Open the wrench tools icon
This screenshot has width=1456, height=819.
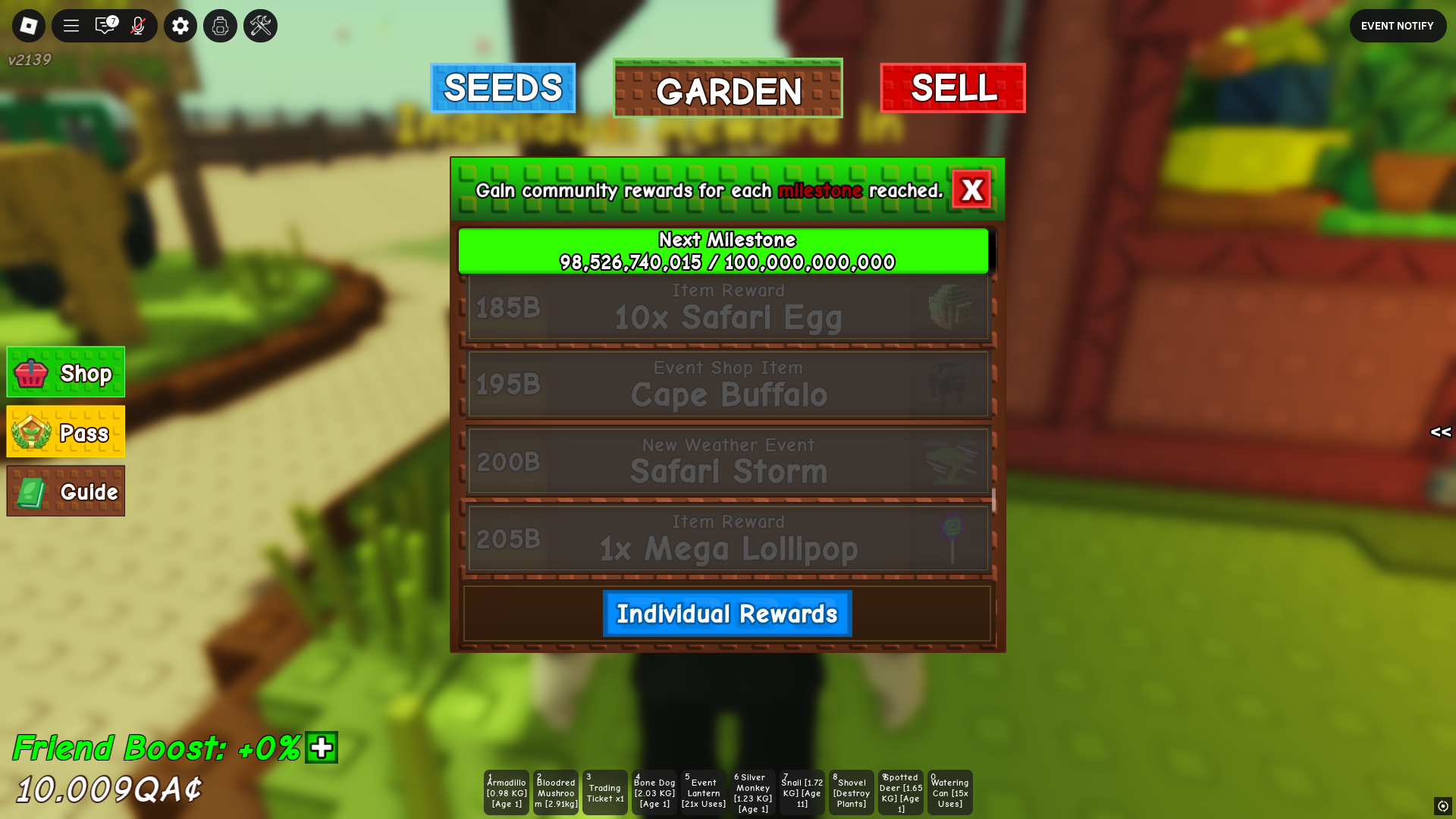point(259,25)
